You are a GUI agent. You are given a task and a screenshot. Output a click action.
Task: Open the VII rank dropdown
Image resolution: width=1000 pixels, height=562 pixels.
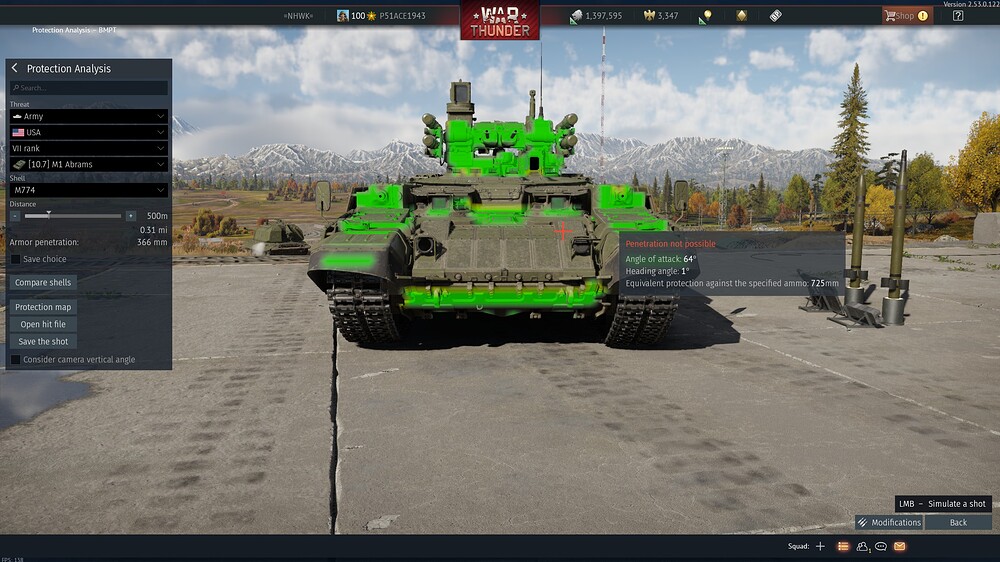point(89,148)
